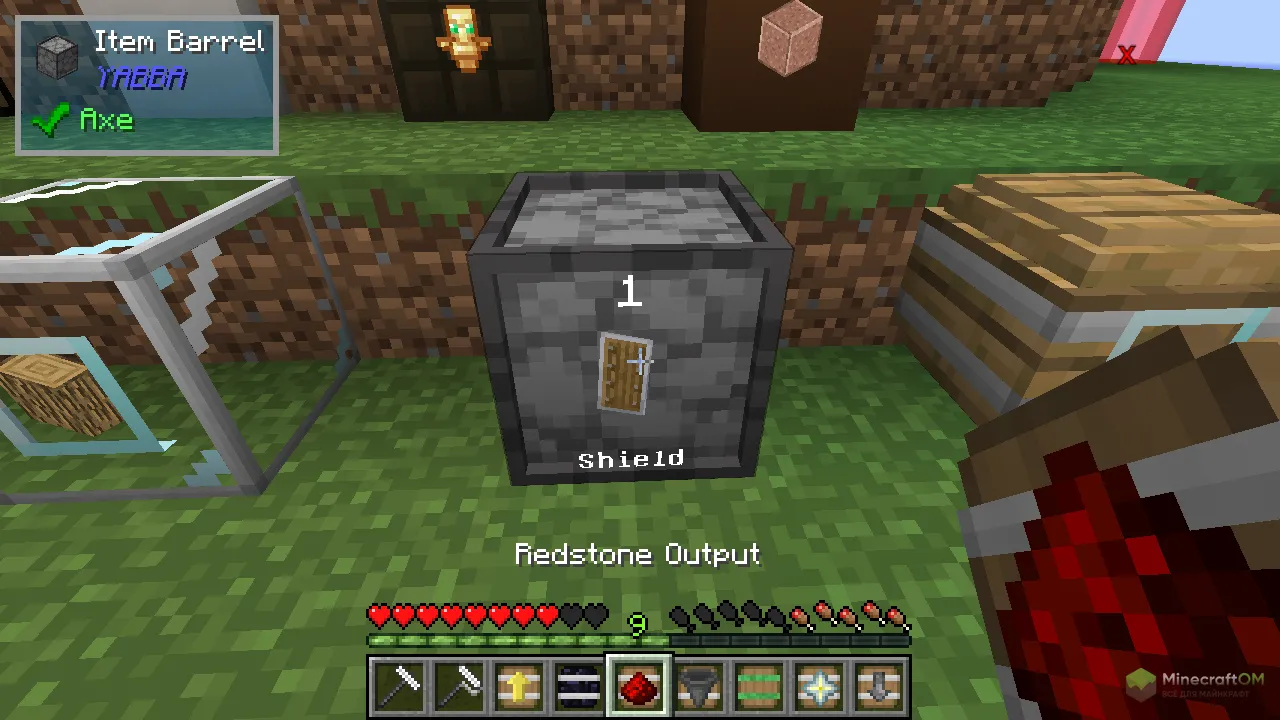The image size is (1280, 720).
Task: Select the iron pickaxe hotbar slot
Action: [400, 687]
